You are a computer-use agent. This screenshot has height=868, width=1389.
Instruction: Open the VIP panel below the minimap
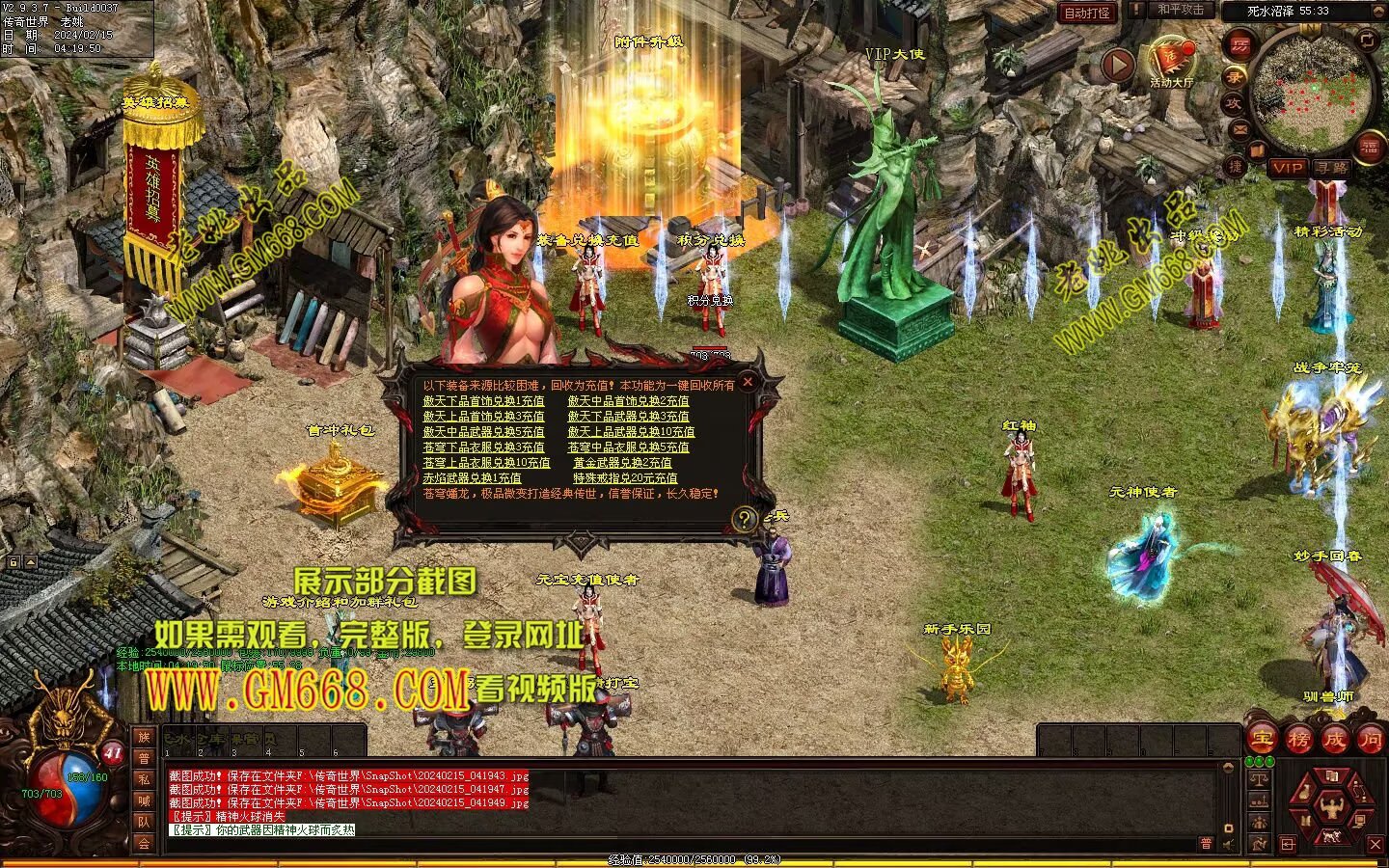point(1287,168)
